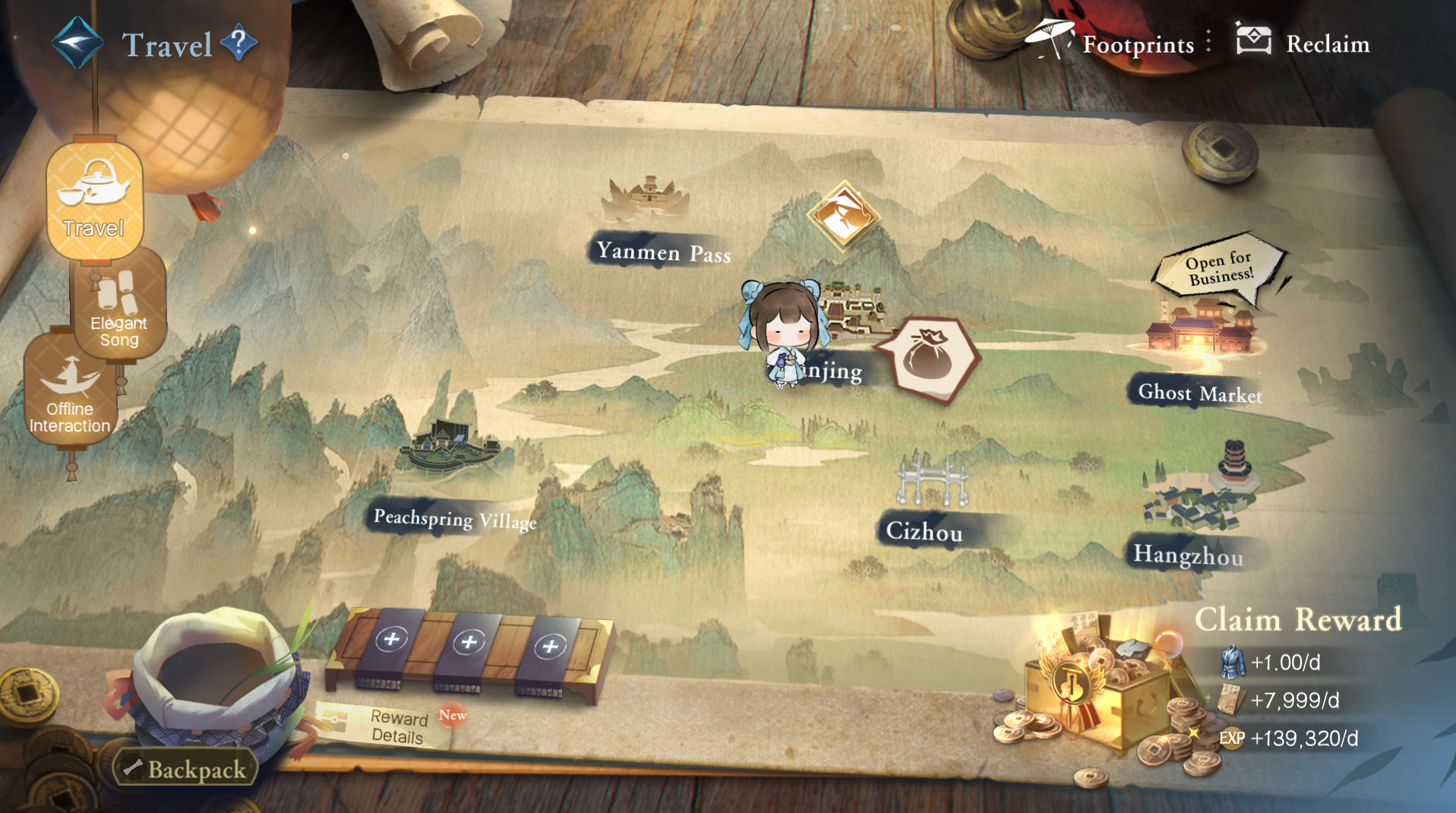The width and height of the screenshot is (1456, 813).
Task: Select the orange diamond mountain marker
Action: click(843, 215)
